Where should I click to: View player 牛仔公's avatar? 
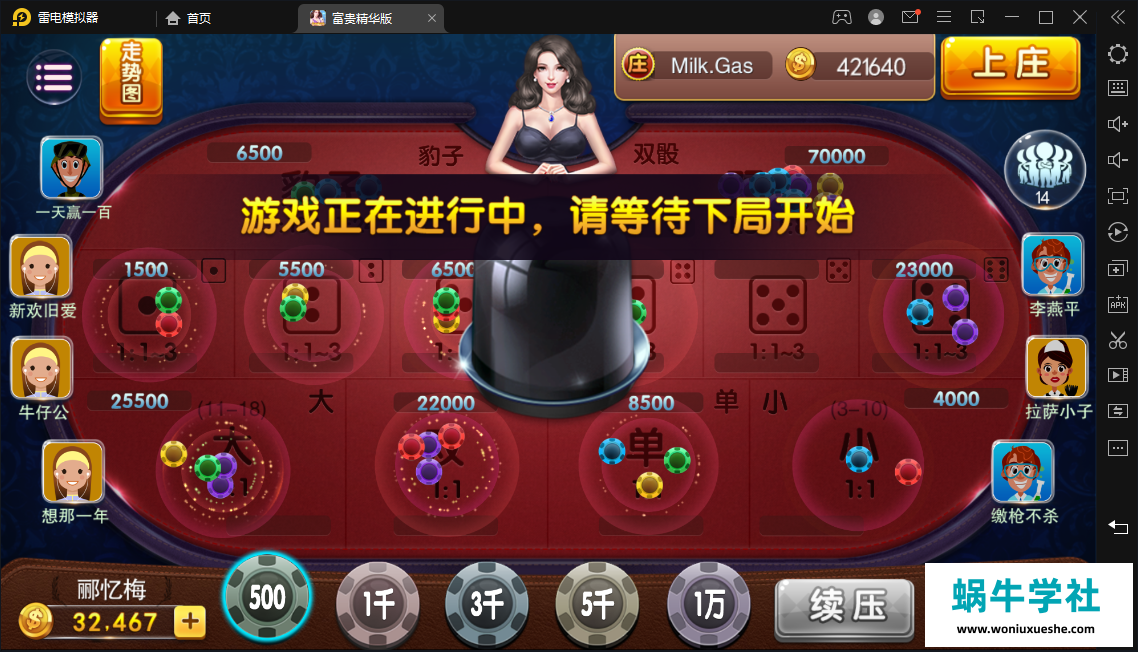coord(41,369)
